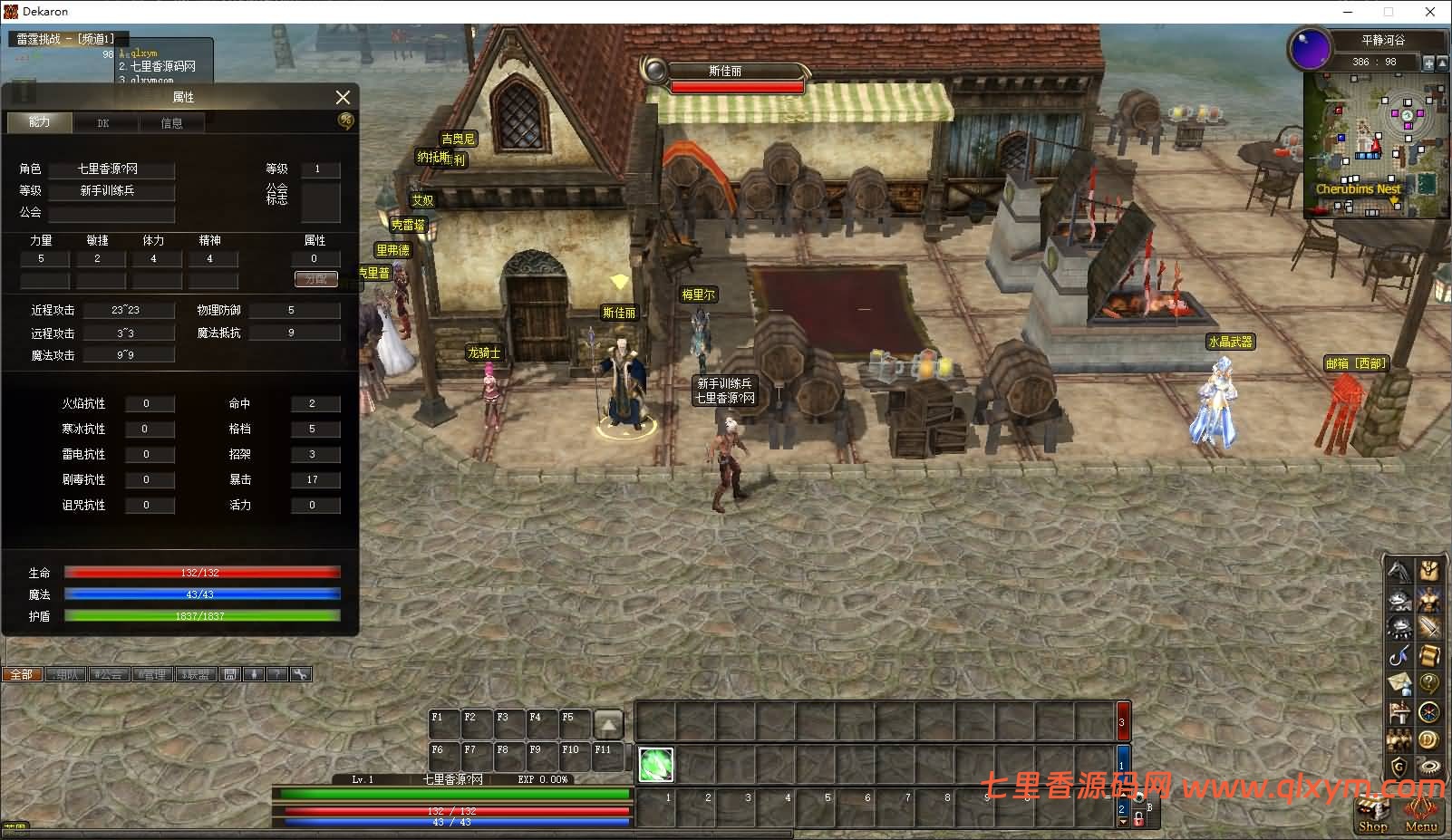Screen dimensions: 1452x840
Task: Open the scroll quest icon
Action: [x=1429, y=654]
